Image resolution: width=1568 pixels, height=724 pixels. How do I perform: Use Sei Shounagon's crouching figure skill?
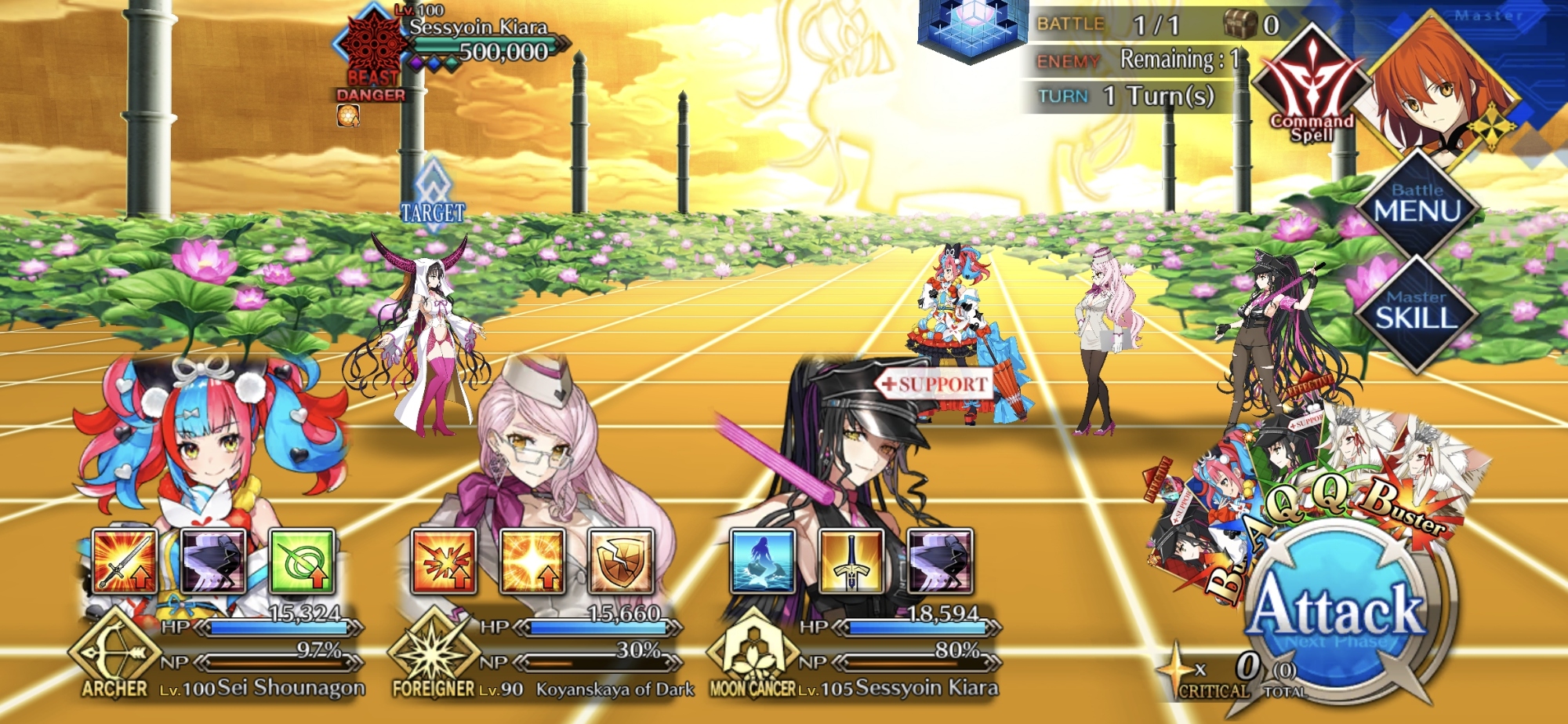coord(213,561)
